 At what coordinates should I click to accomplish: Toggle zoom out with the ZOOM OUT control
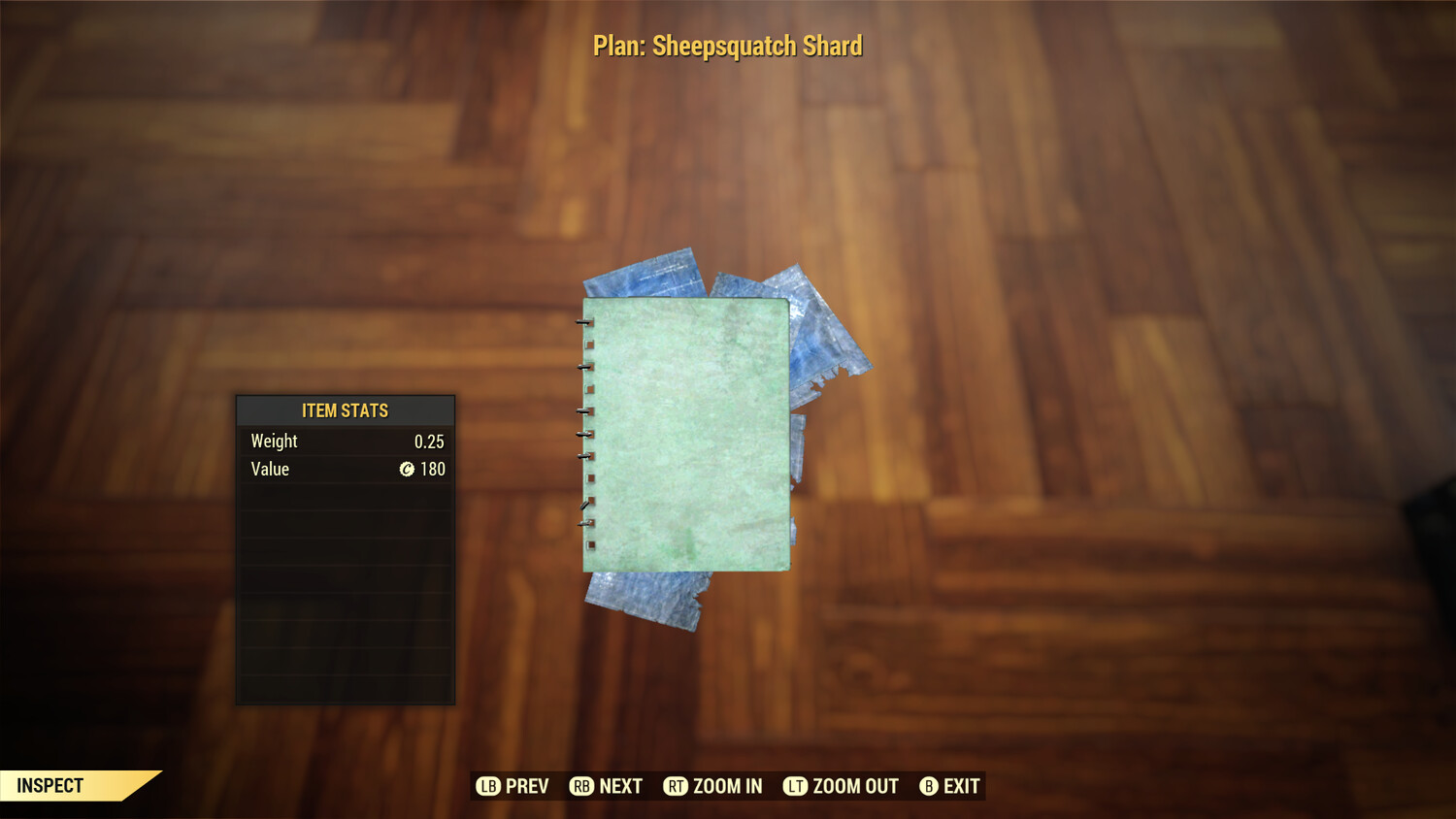[854, 786]
